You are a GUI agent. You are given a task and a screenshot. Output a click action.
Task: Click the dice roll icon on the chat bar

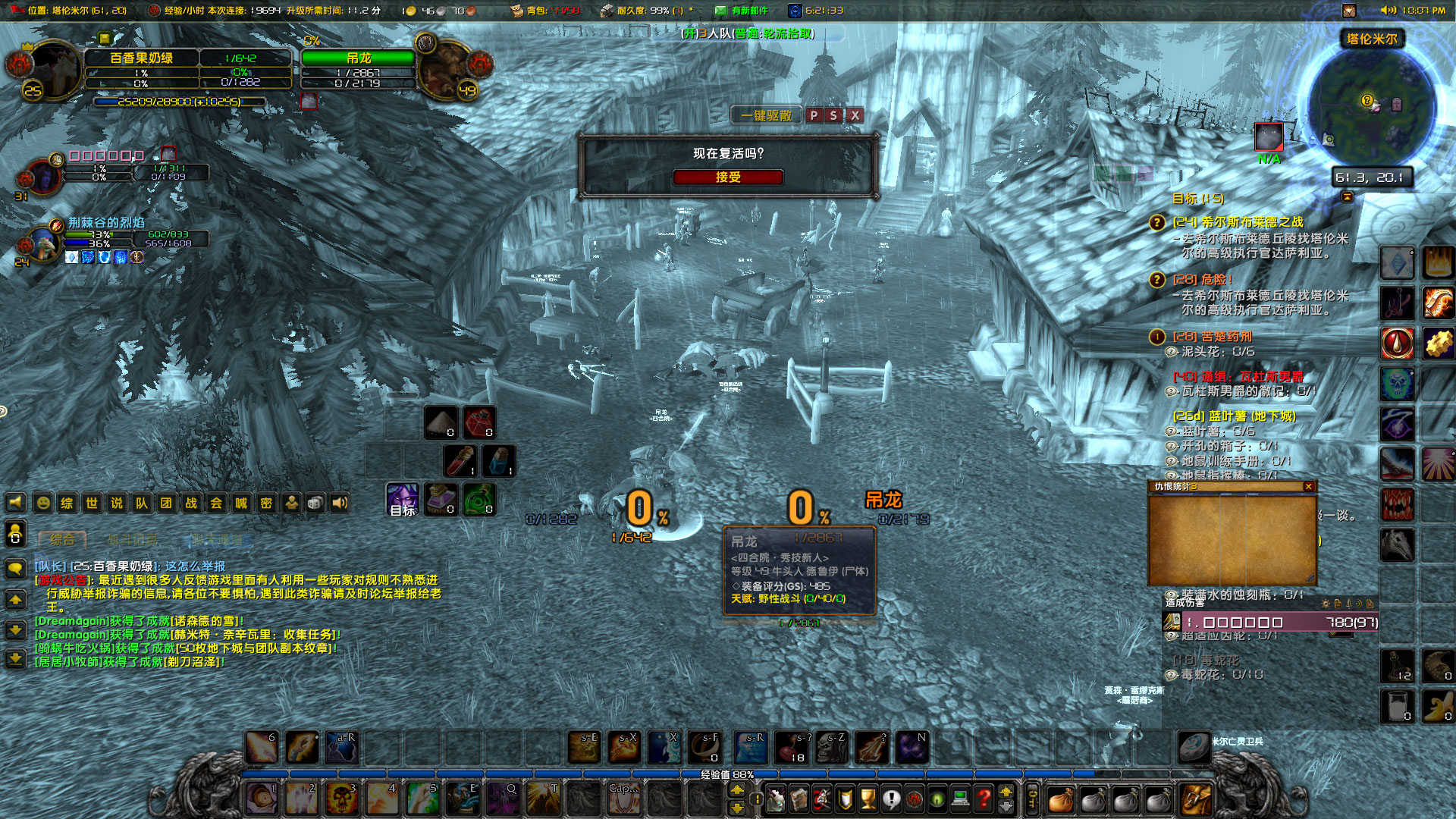pos(315,503)
